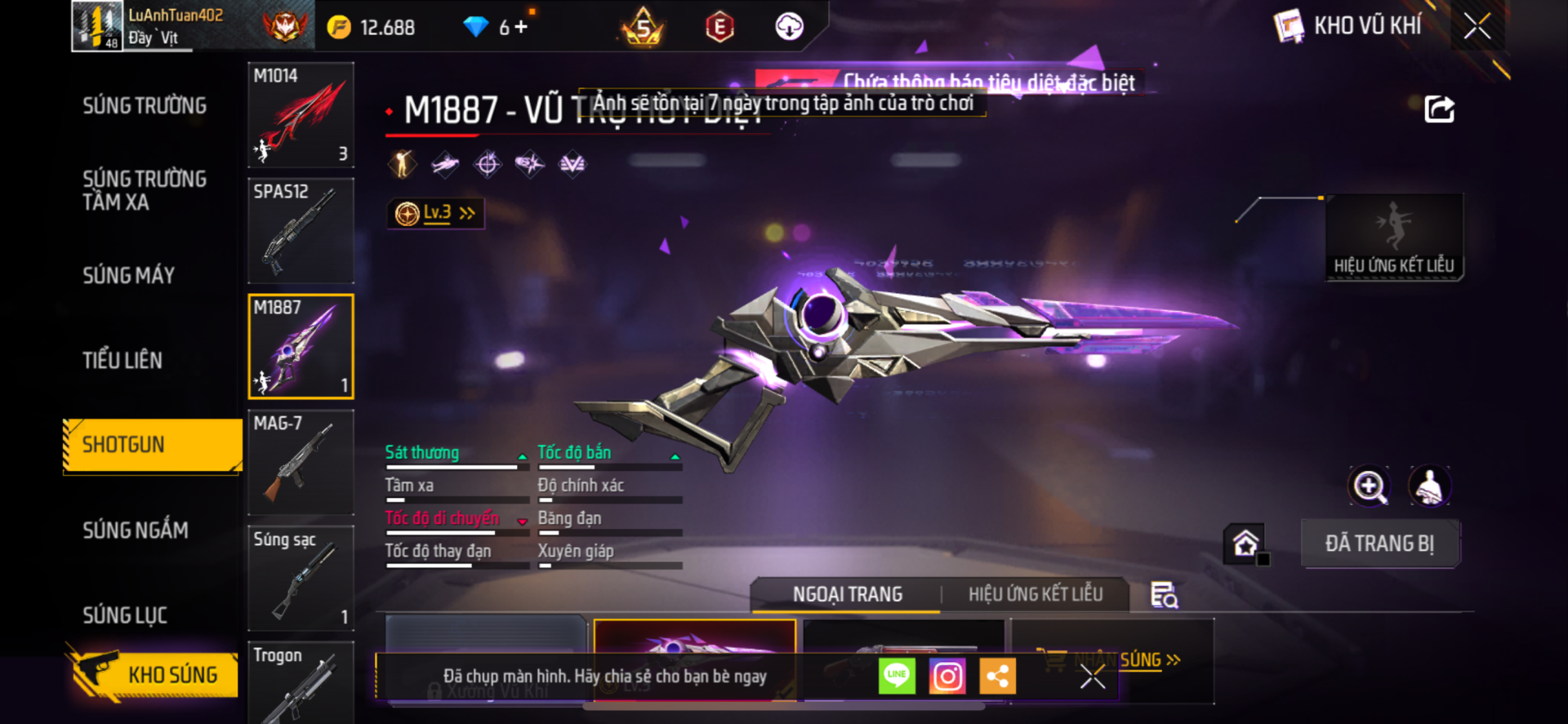Open the SÚNG LỤC category
This screenshot has height=724, width=1568.
pos(125,615)
